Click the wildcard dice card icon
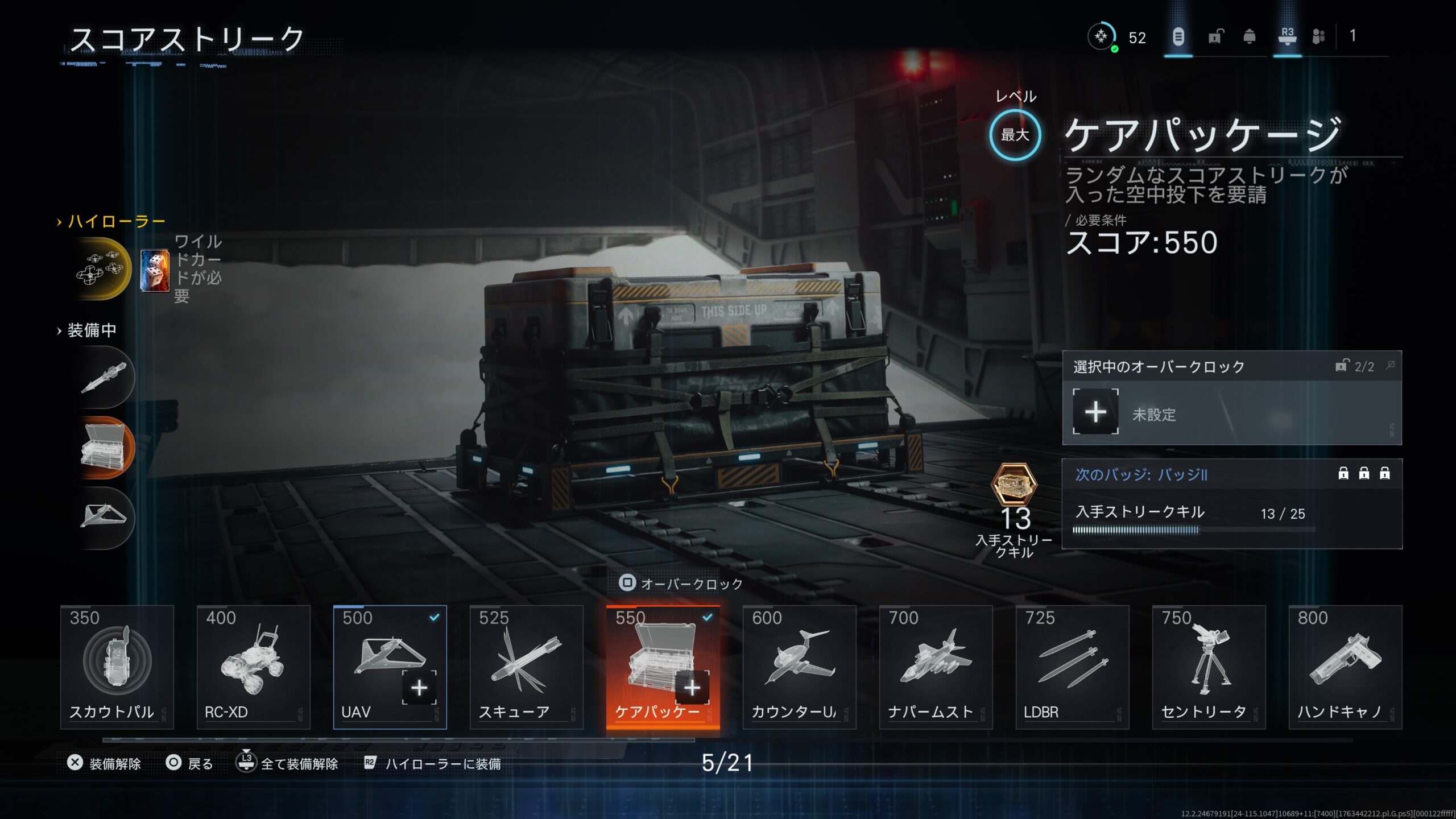The image size is (1456, 819). tap(155, 271)
